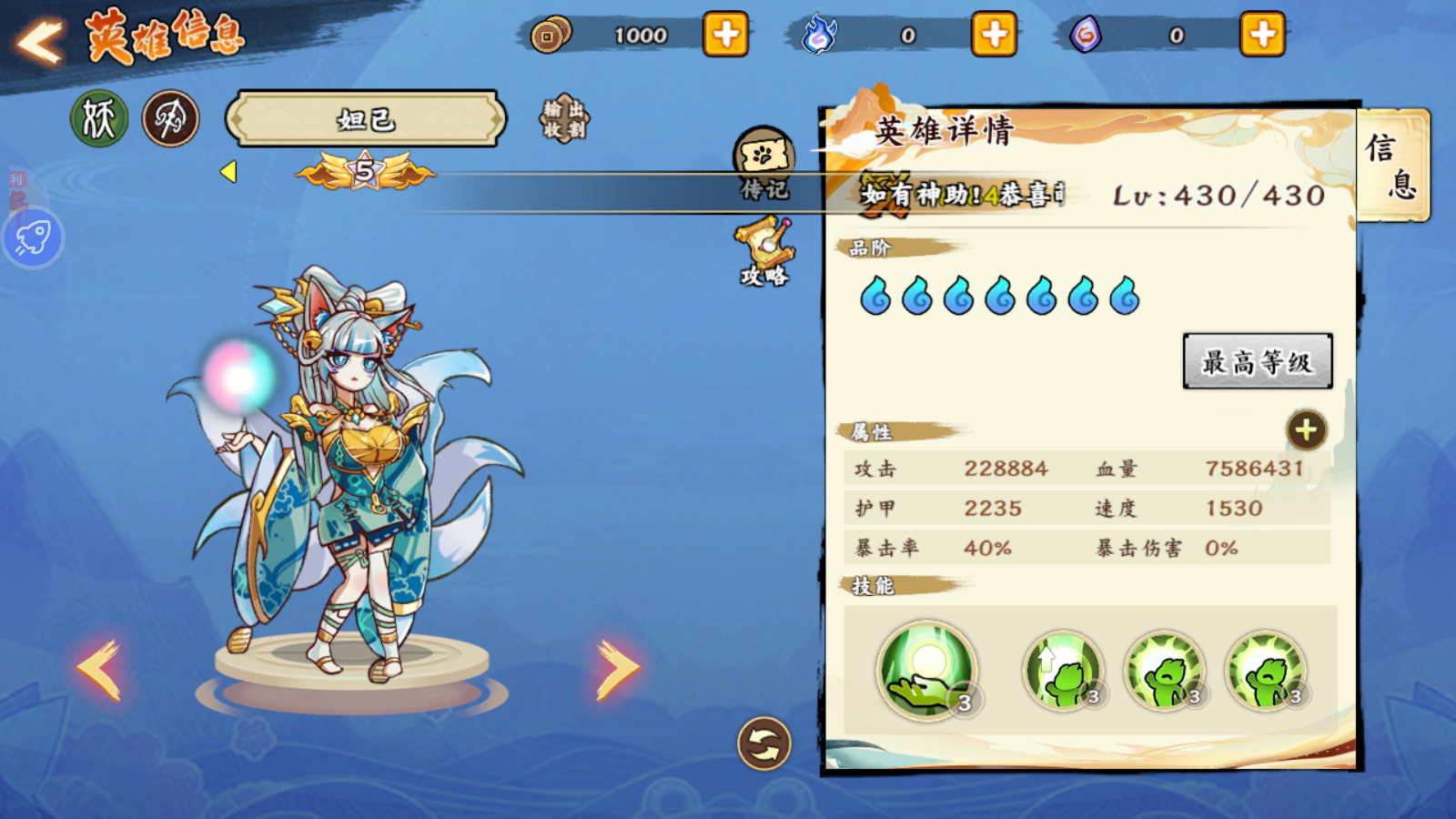Viewport: 1456px width, 819px height.
Task: Tap the bow class icon
Action: (170, 118)
